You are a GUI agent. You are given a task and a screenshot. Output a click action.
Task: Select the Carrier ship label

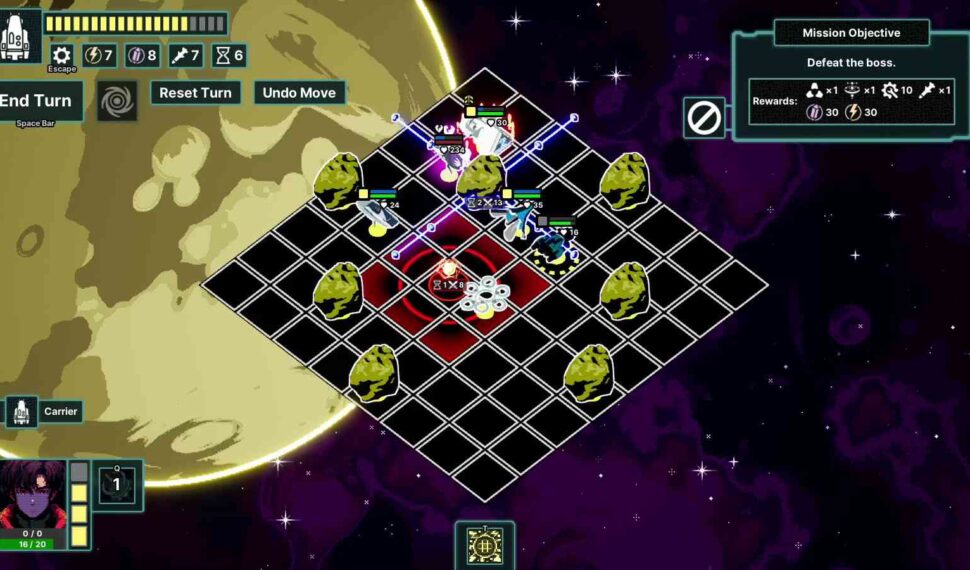[60, 411]
